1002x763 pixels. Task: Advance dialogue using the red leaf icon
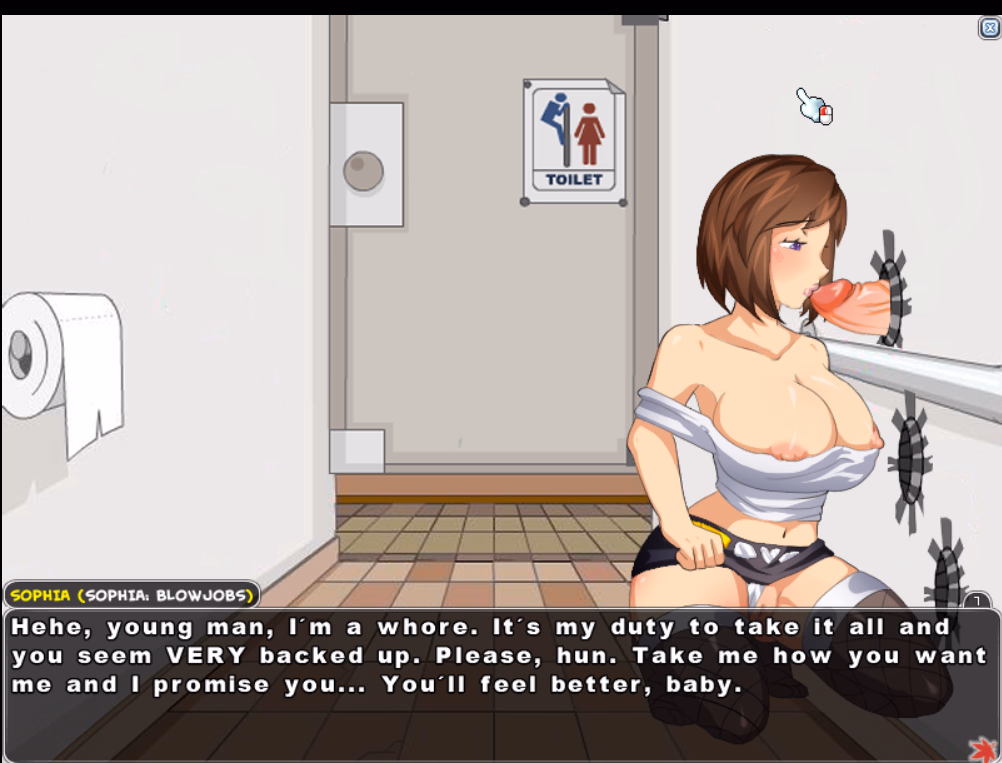point(982,748)
